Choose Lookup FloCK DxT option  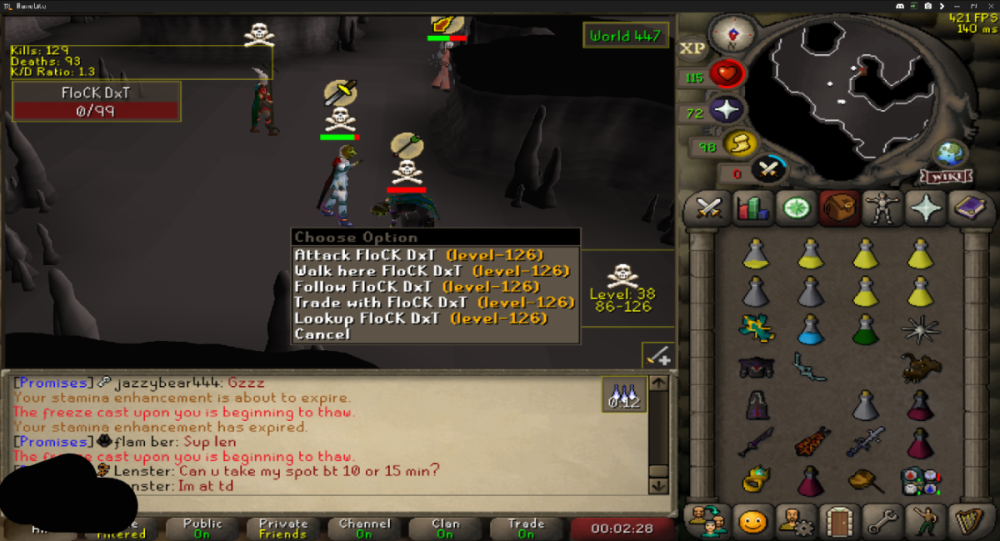pyautogui.click(x=420, y=318)
